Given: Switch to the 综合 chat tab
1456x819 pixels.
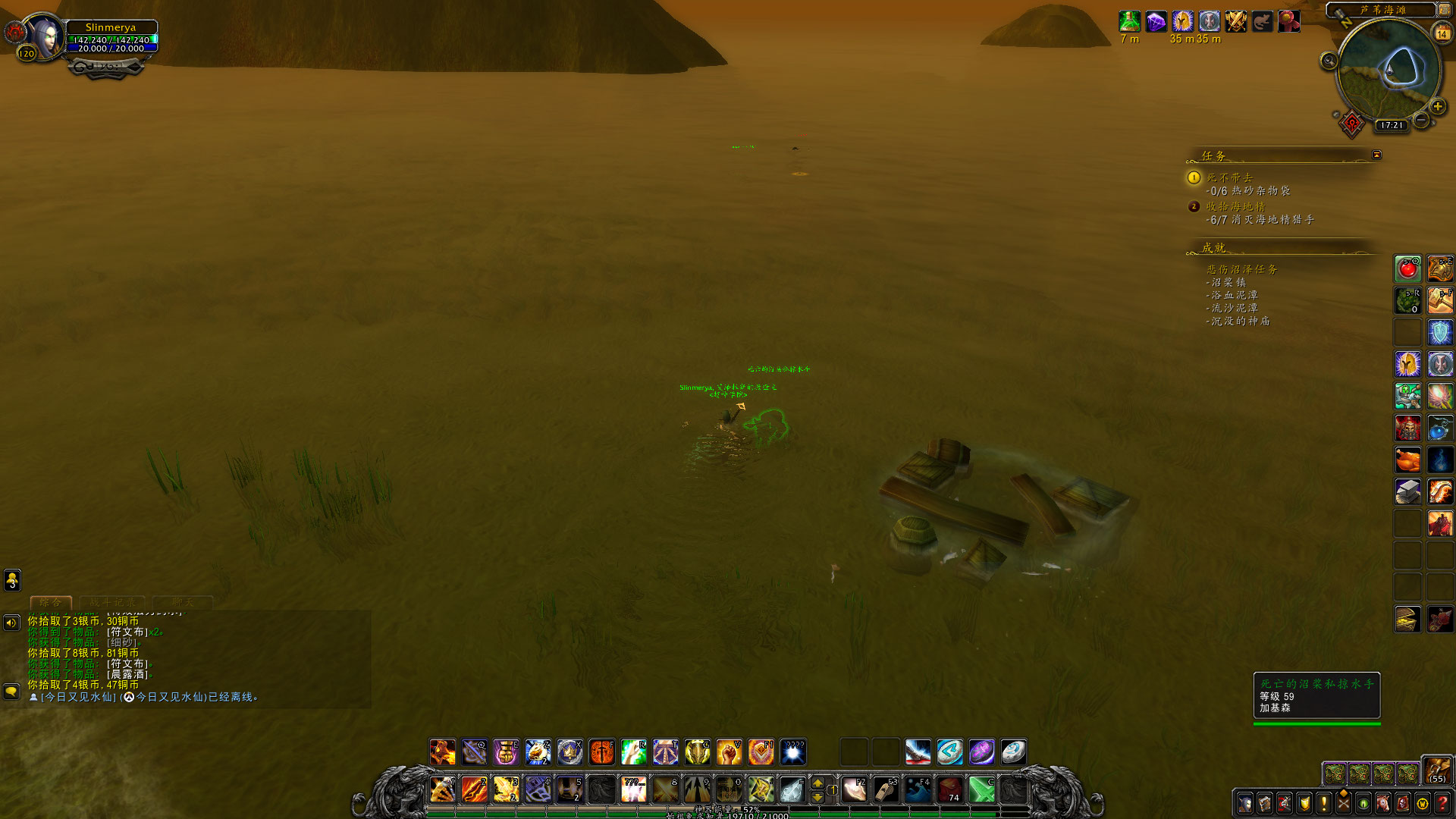Looking at the screenshot, I should 51,603.
